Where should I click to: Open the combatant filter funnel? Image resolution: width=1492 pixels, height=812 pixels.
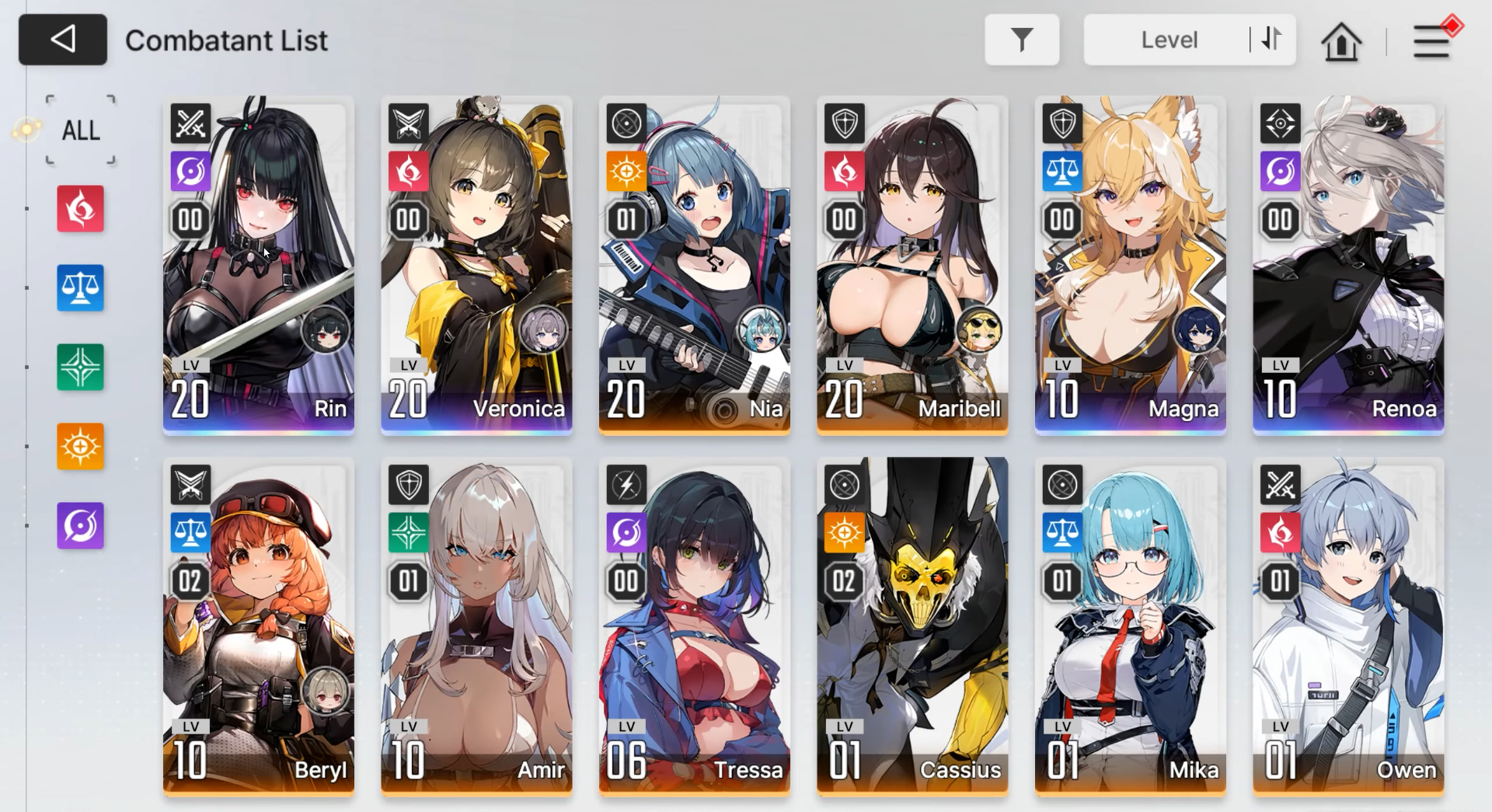1021,40
